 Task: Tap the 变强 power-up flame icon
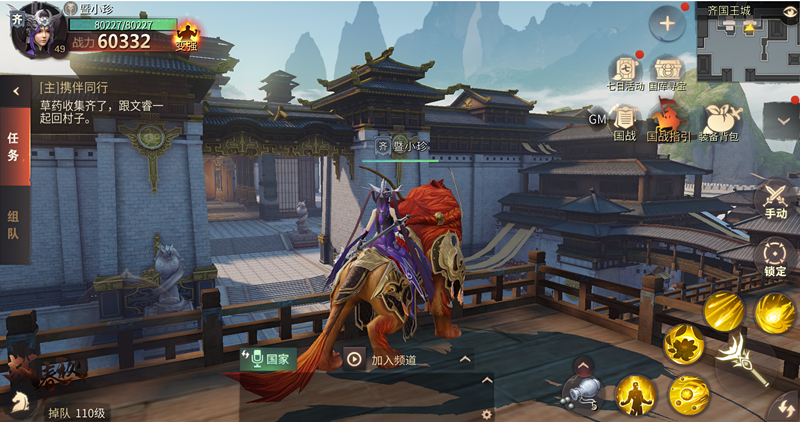click(x=186, y=36)
